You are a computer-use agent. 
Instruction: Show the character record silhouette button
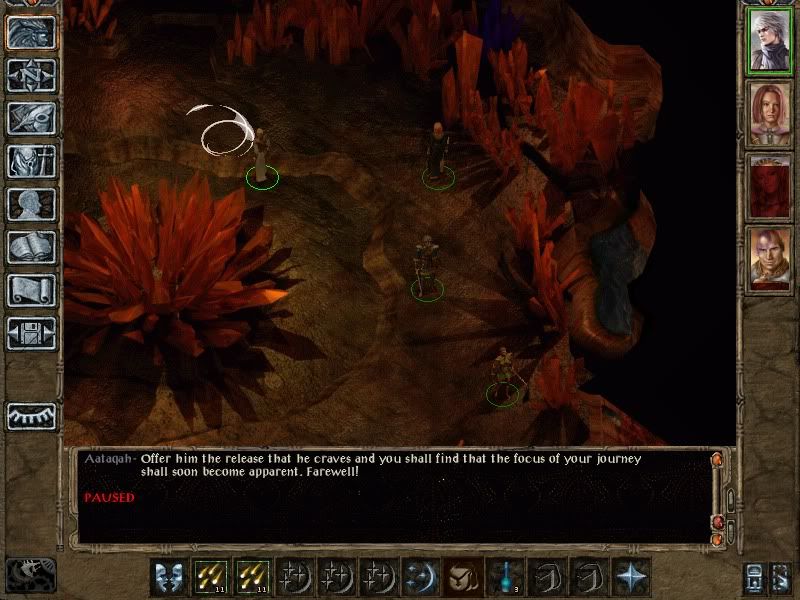(31, 204)
